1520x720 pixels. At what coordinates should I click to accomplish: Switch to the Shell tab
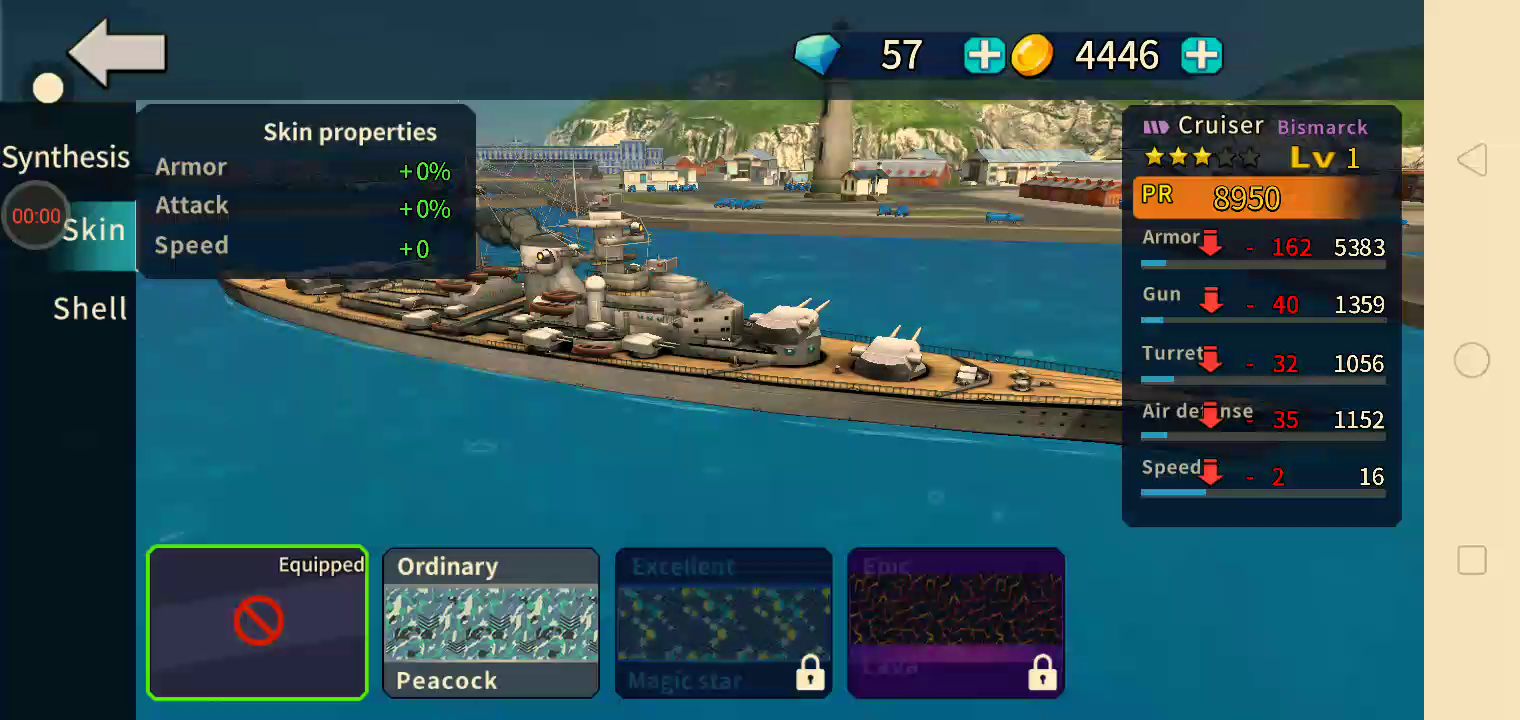(x=90, y=309)
